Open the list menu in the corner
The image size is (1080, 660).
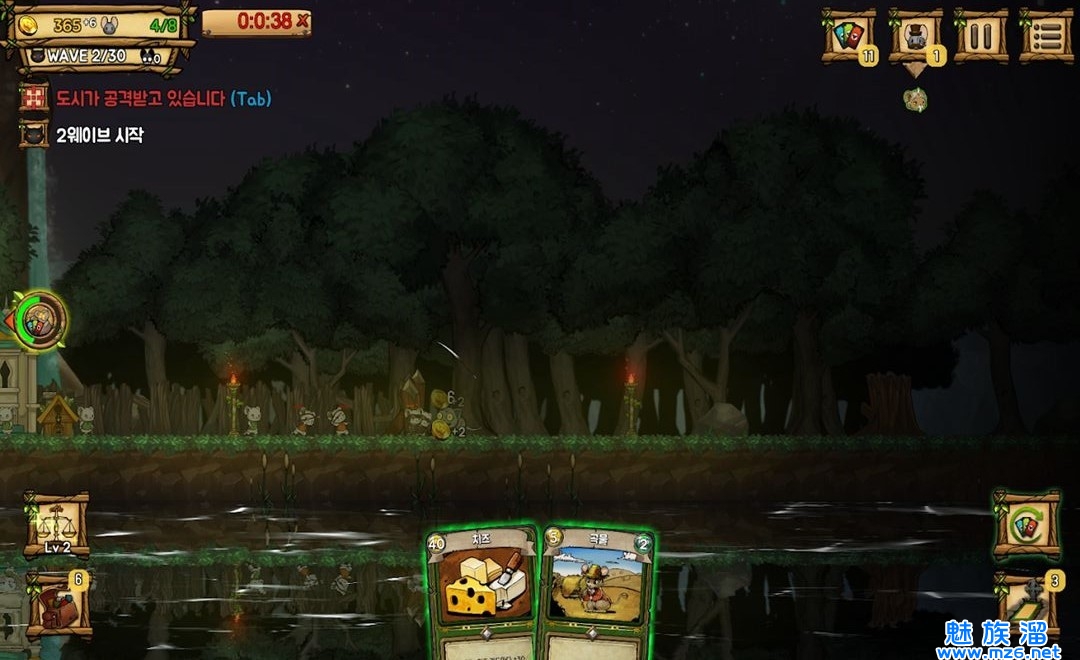pos(1045,37)
